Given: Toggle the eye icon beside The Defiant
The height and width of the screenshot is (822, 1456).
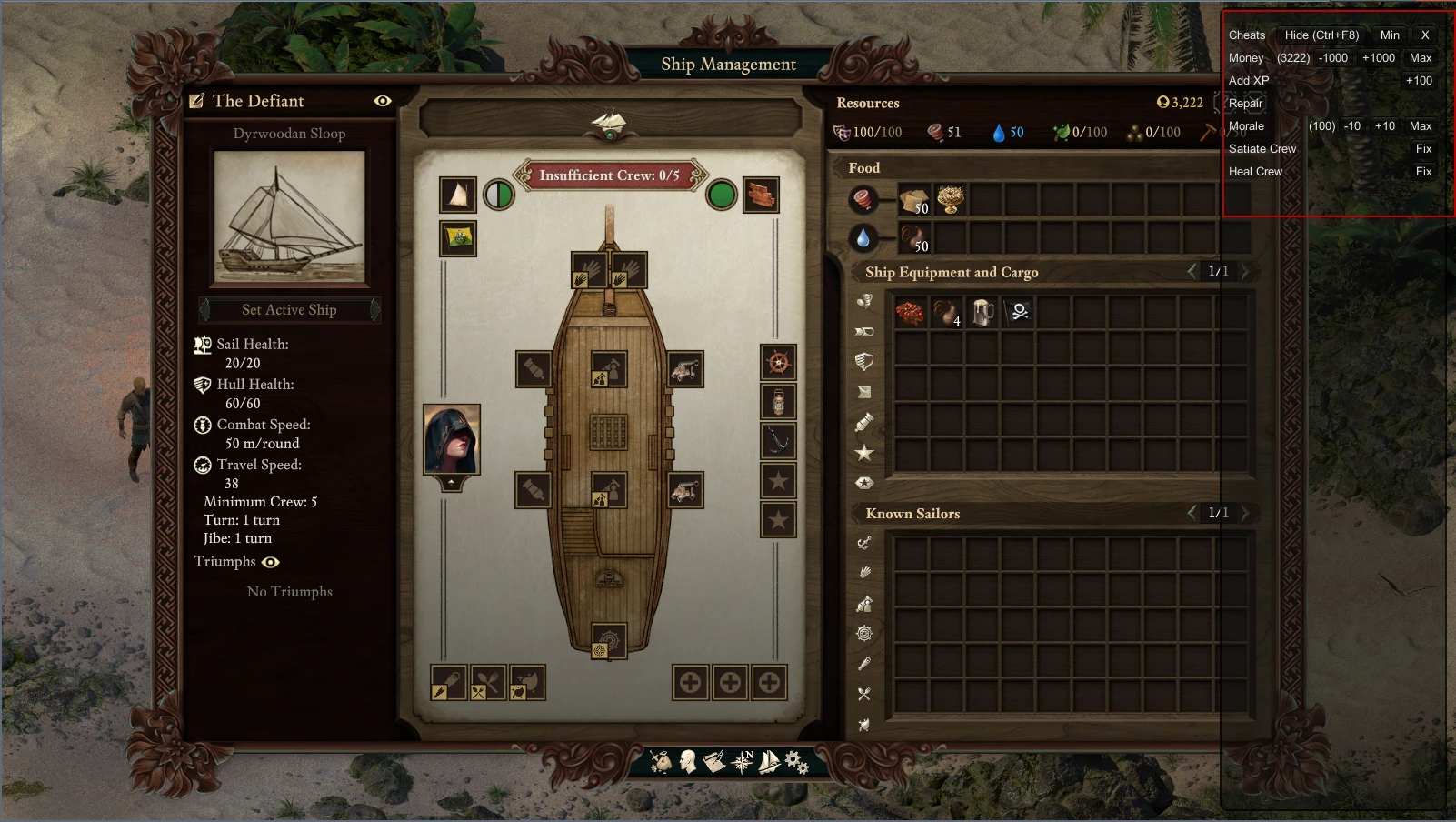Looking at the screenshot, I should 382,101.
